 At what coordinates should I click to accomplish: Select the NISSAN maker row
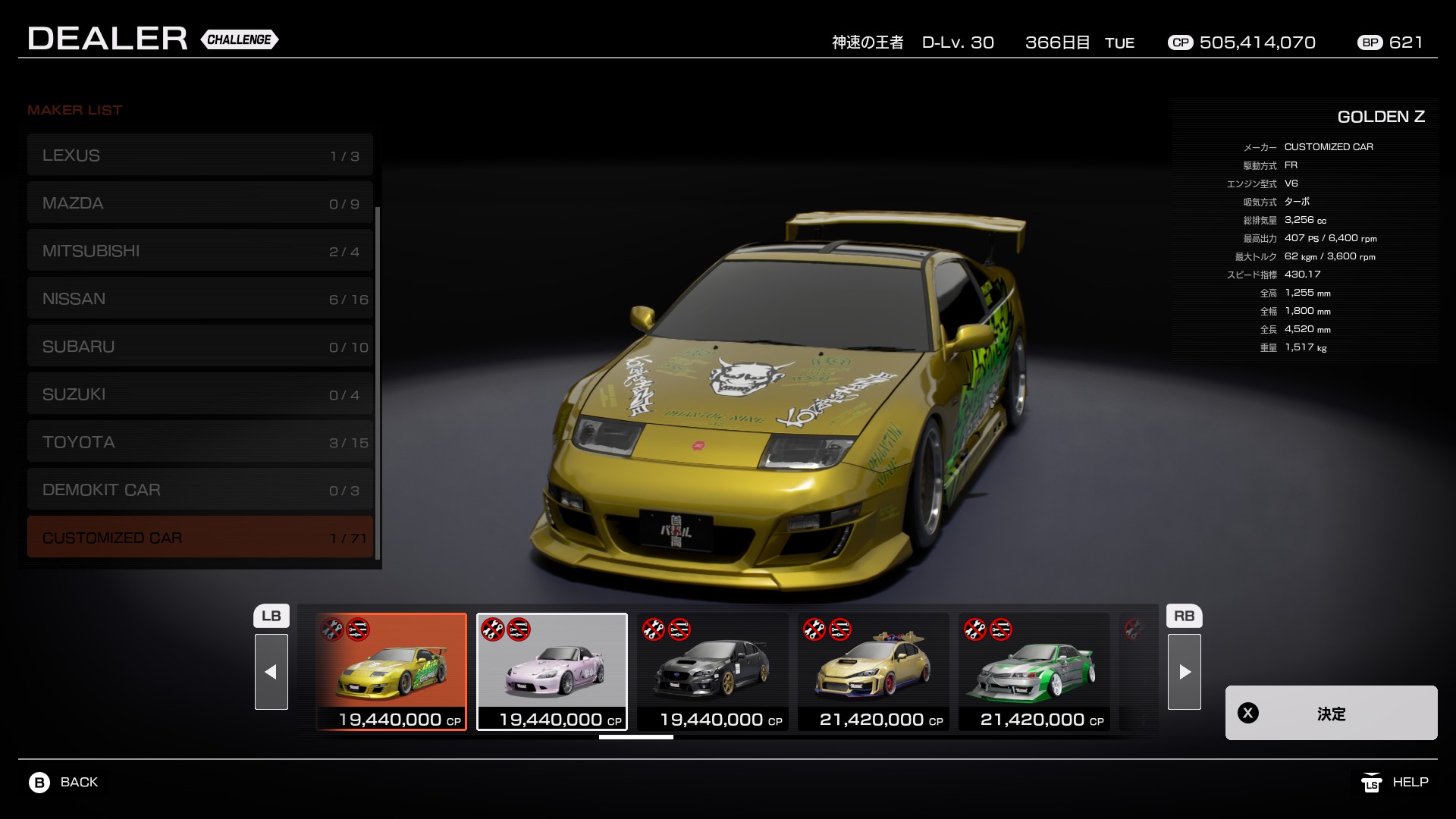click(200, 299)
